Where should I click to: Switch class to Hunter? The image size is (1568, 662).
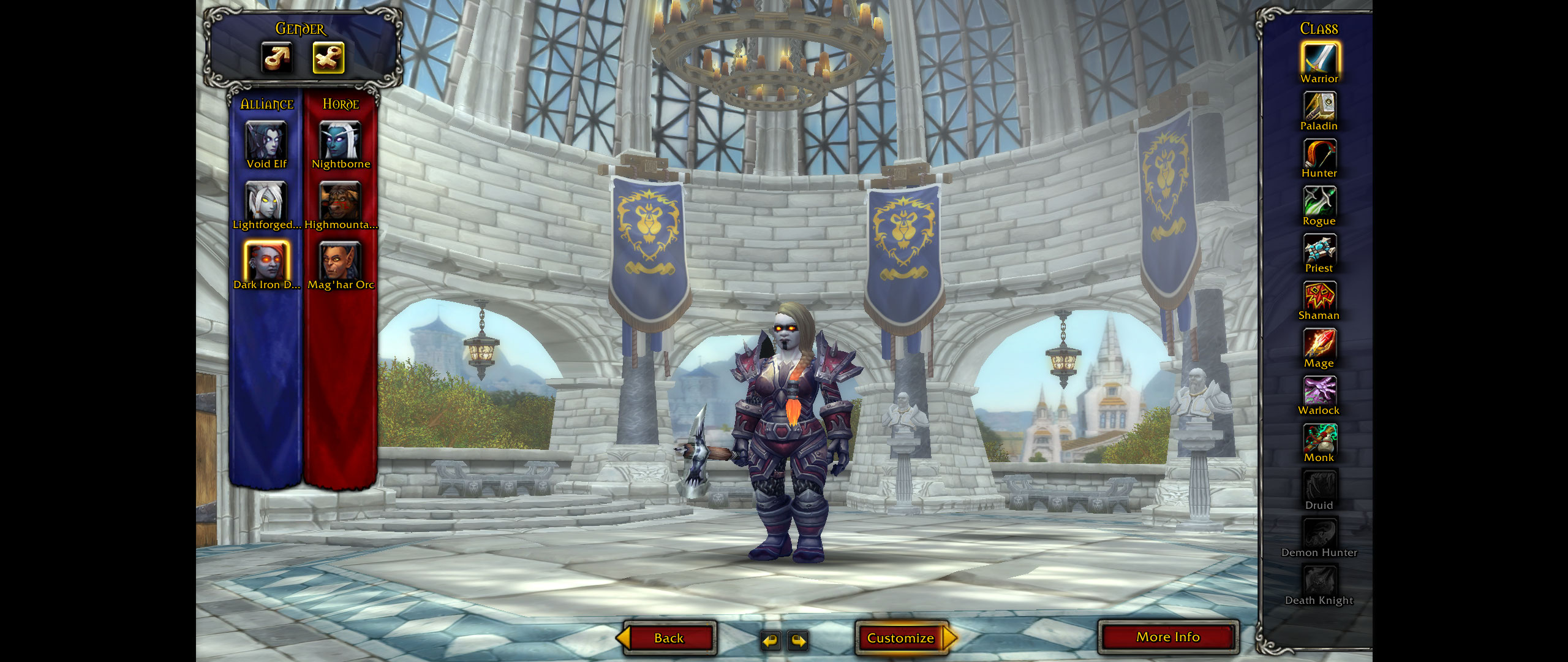coord(1319,154)
